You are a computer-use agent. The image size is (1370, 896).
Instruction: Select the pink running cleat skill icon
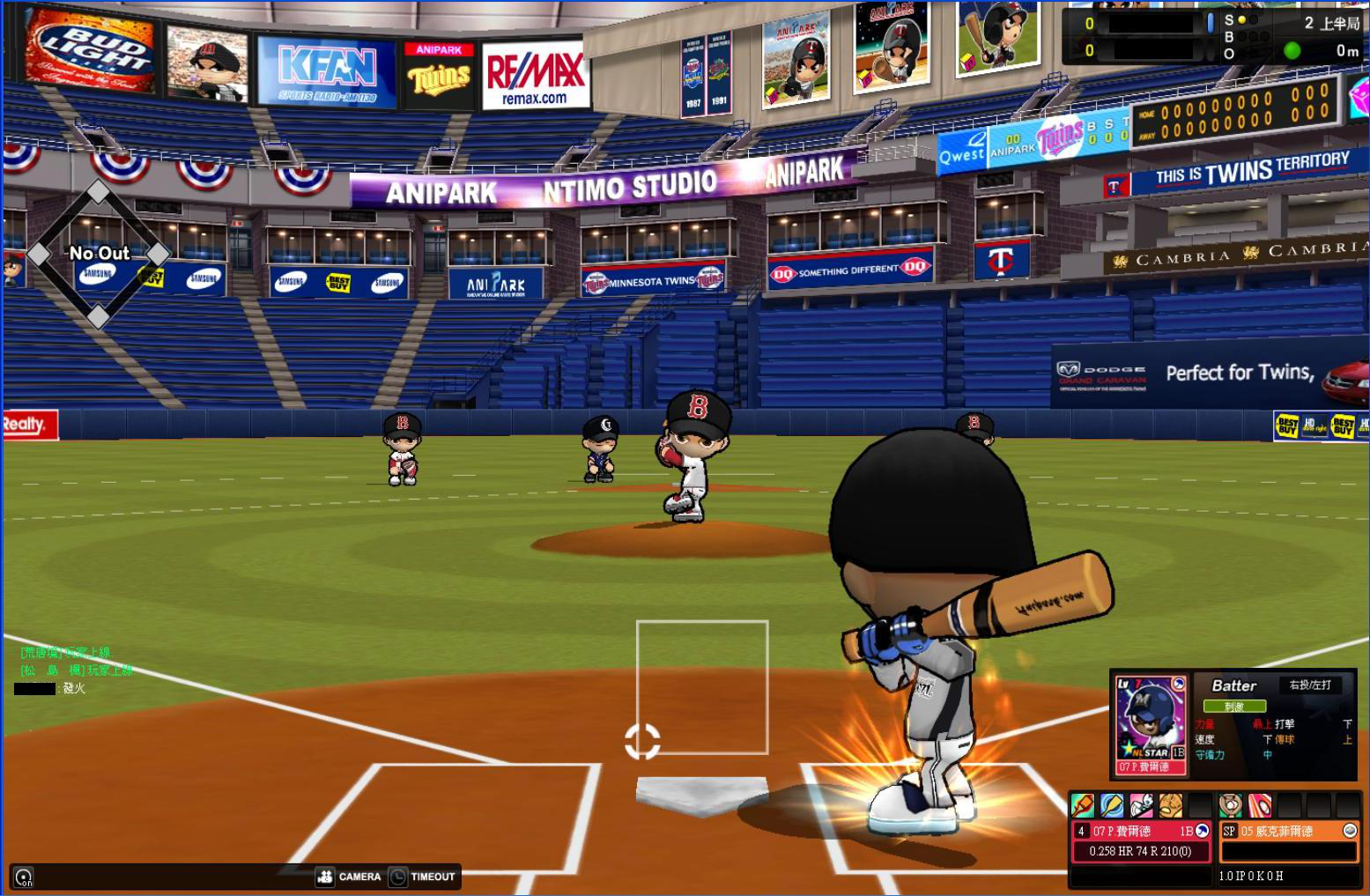point(1141,805)
